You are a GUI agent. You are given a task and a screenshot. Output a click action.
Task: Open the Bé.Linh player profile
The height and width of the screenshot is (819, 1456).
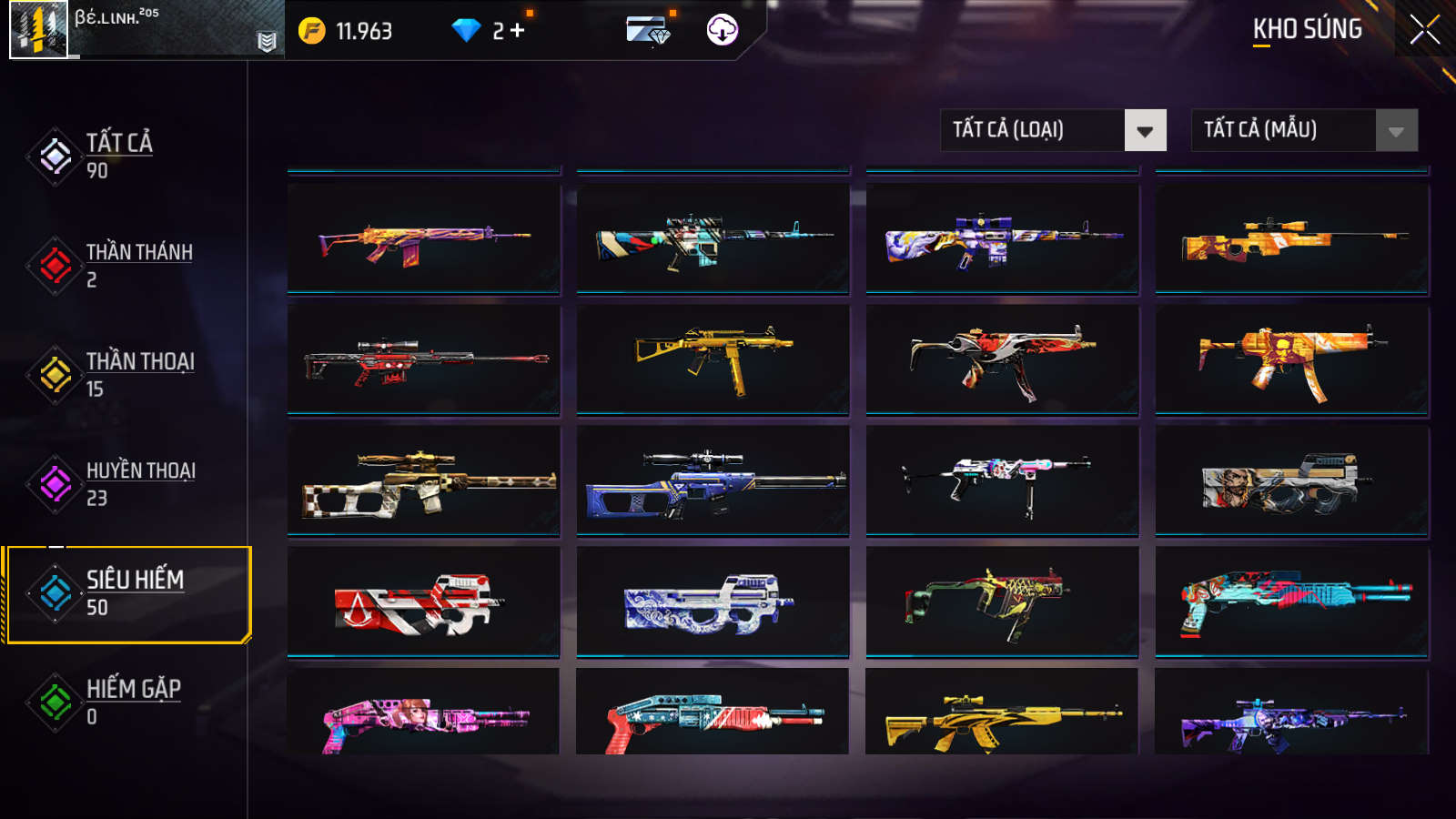[x=39, y=30]
